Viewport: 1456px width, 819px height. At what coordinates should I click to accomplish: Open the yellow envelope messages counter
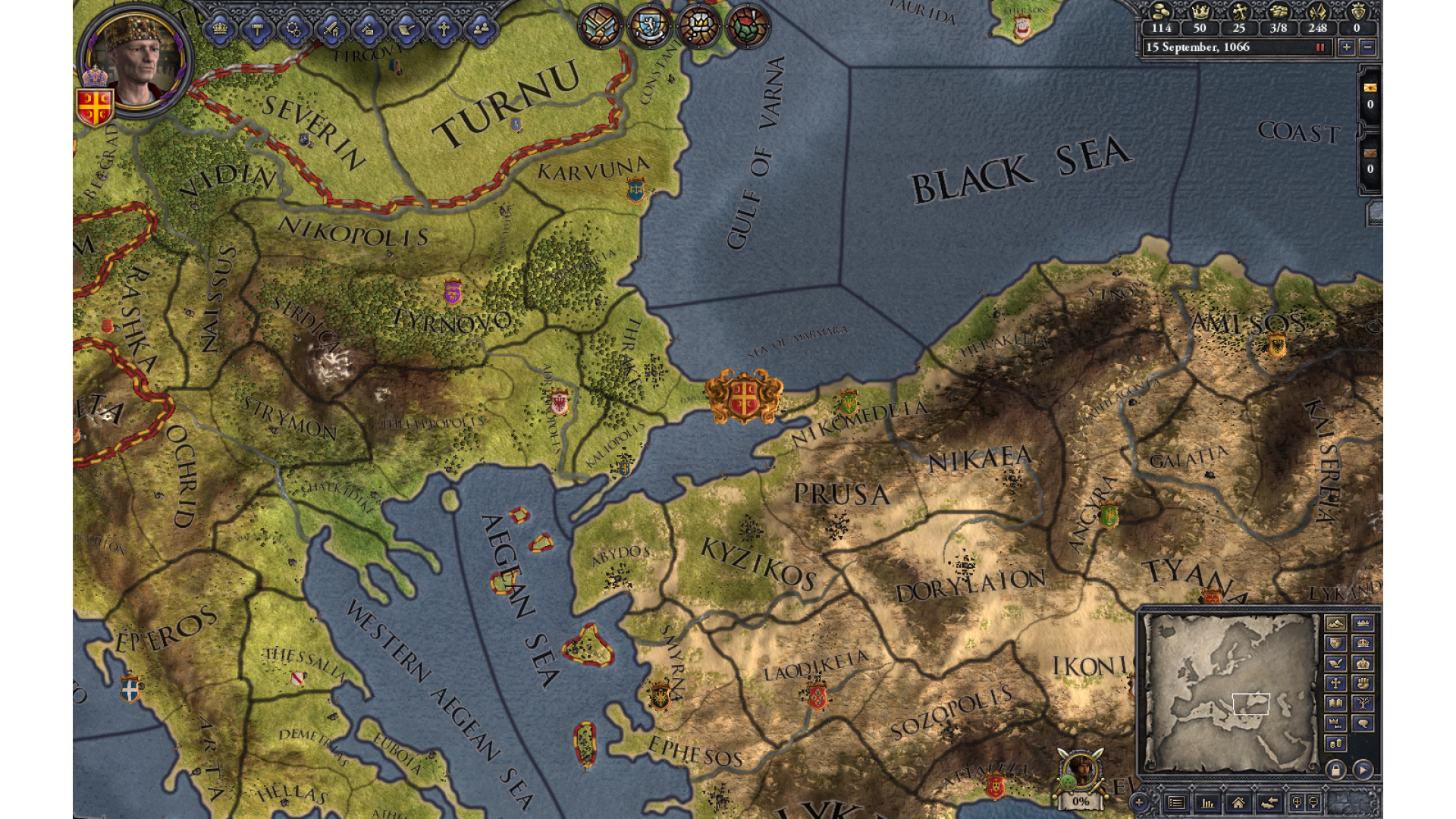click(1370, 96)
